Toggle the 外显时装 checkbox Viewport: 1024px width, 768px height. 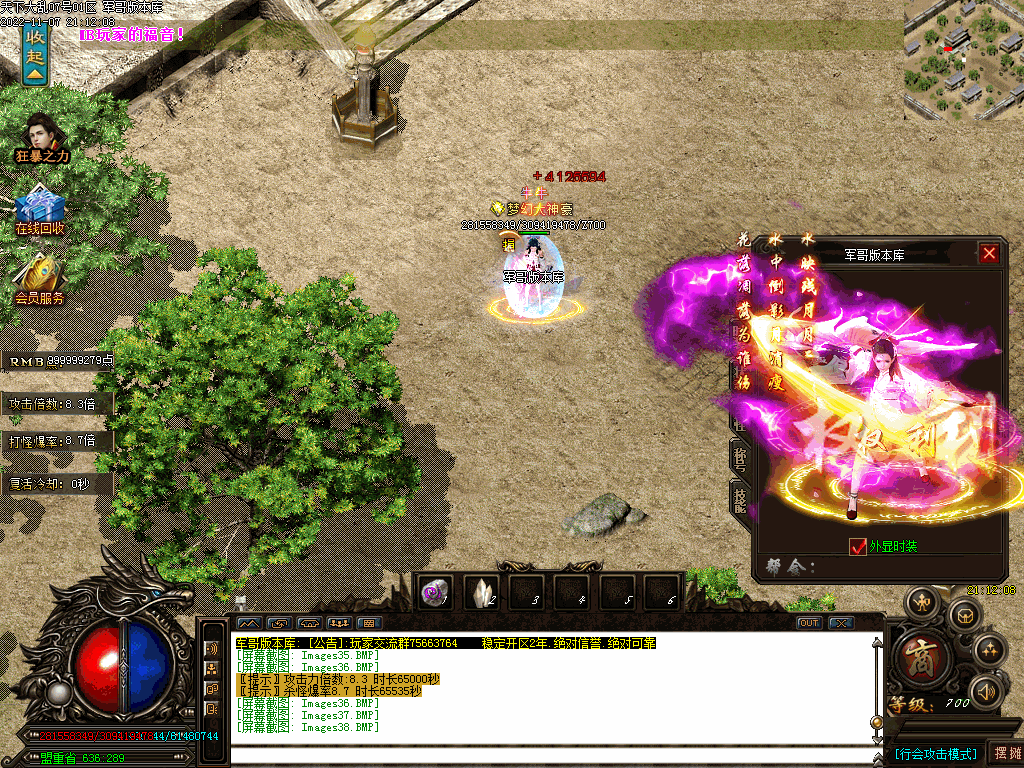click(857, 546)
